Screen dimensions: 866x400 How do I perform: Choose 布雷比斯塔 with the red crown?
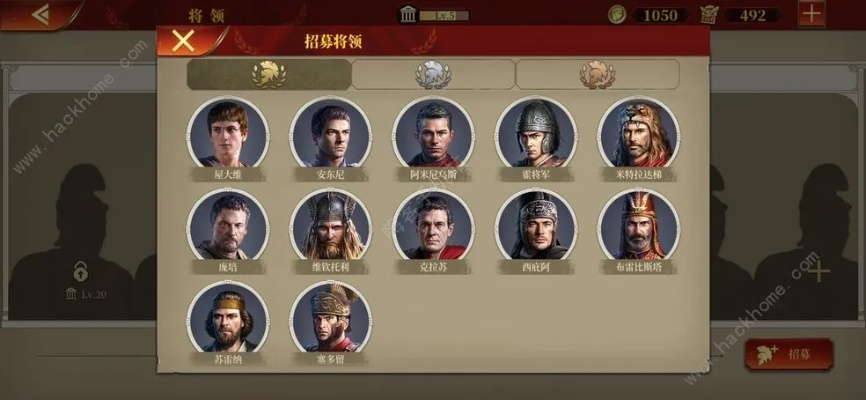pos(638,225)
